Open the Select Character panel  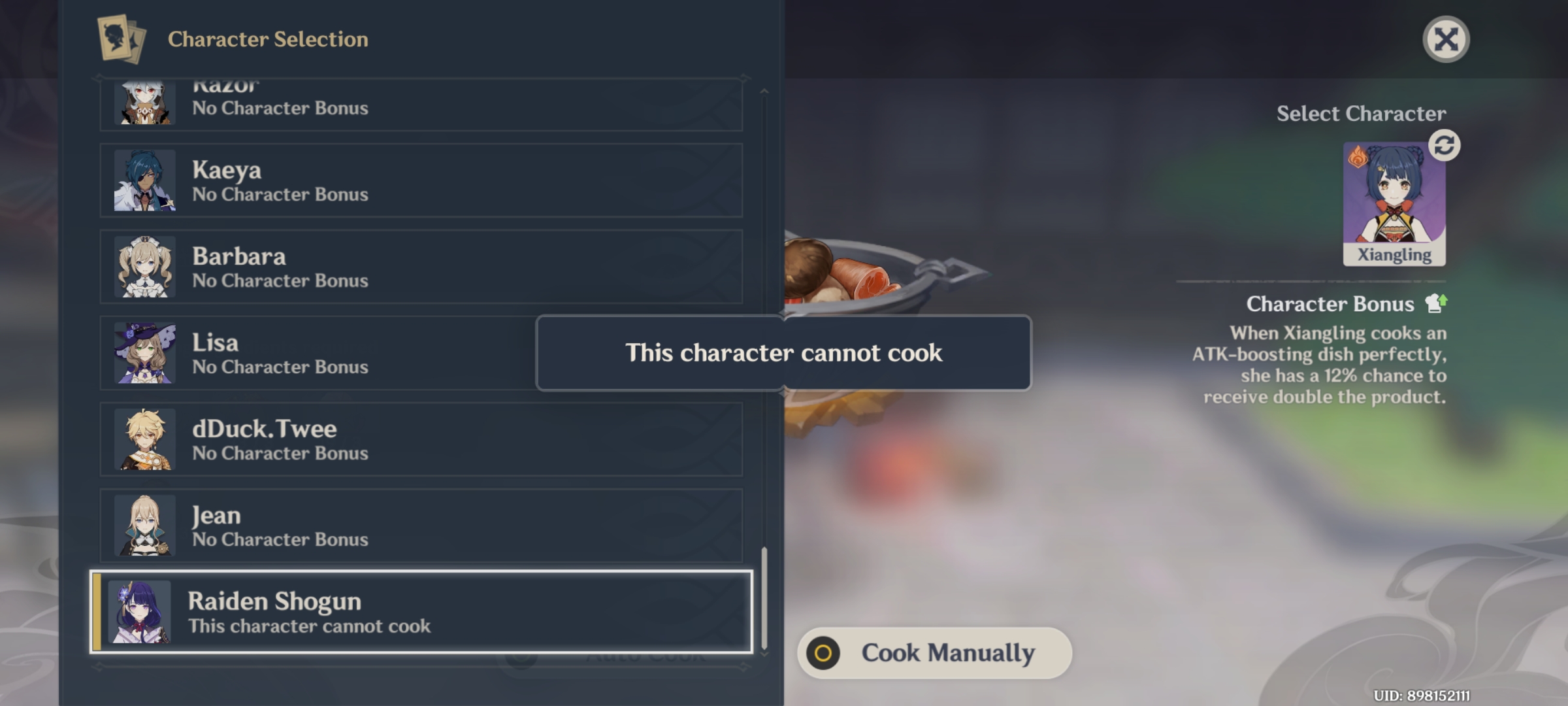point(1362,113)
